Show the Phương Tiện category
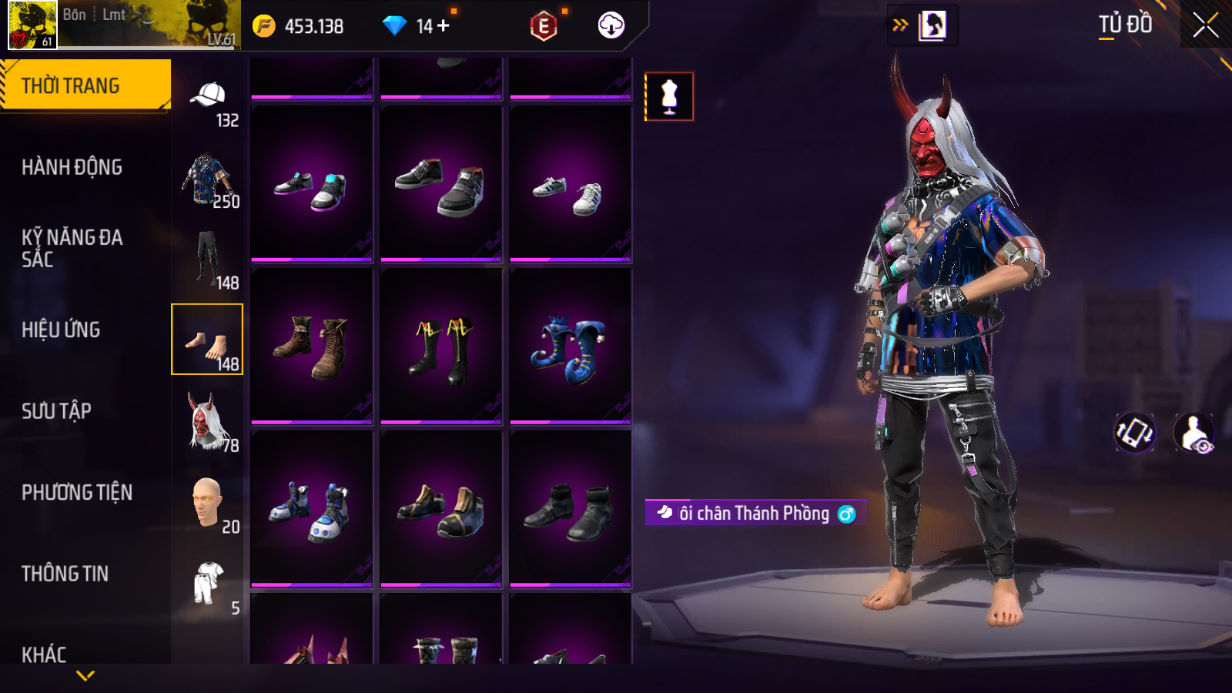 point(77,492)
